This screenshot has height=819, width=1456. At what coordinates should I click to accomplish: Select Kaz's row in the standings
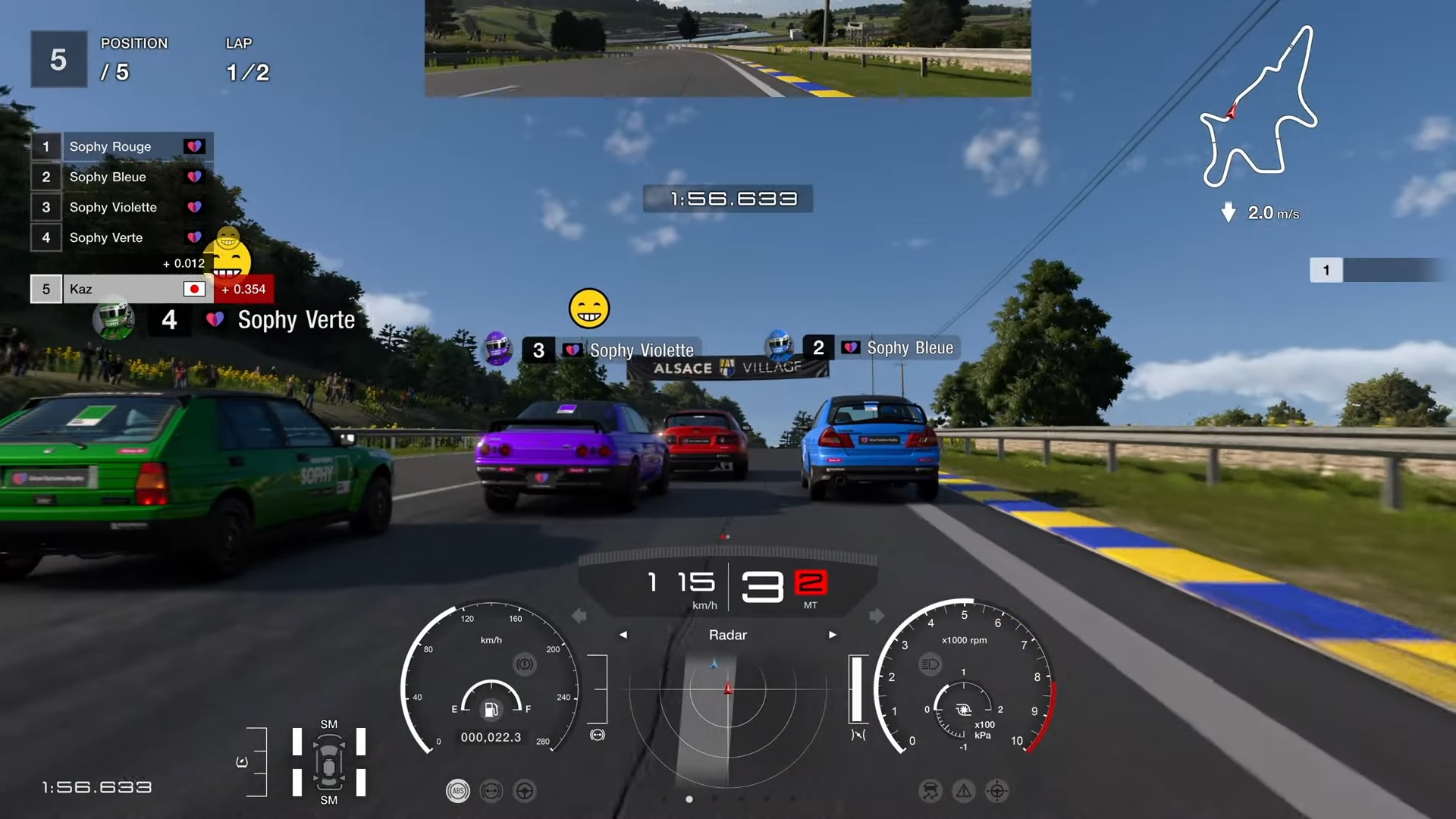coord(121,289)
